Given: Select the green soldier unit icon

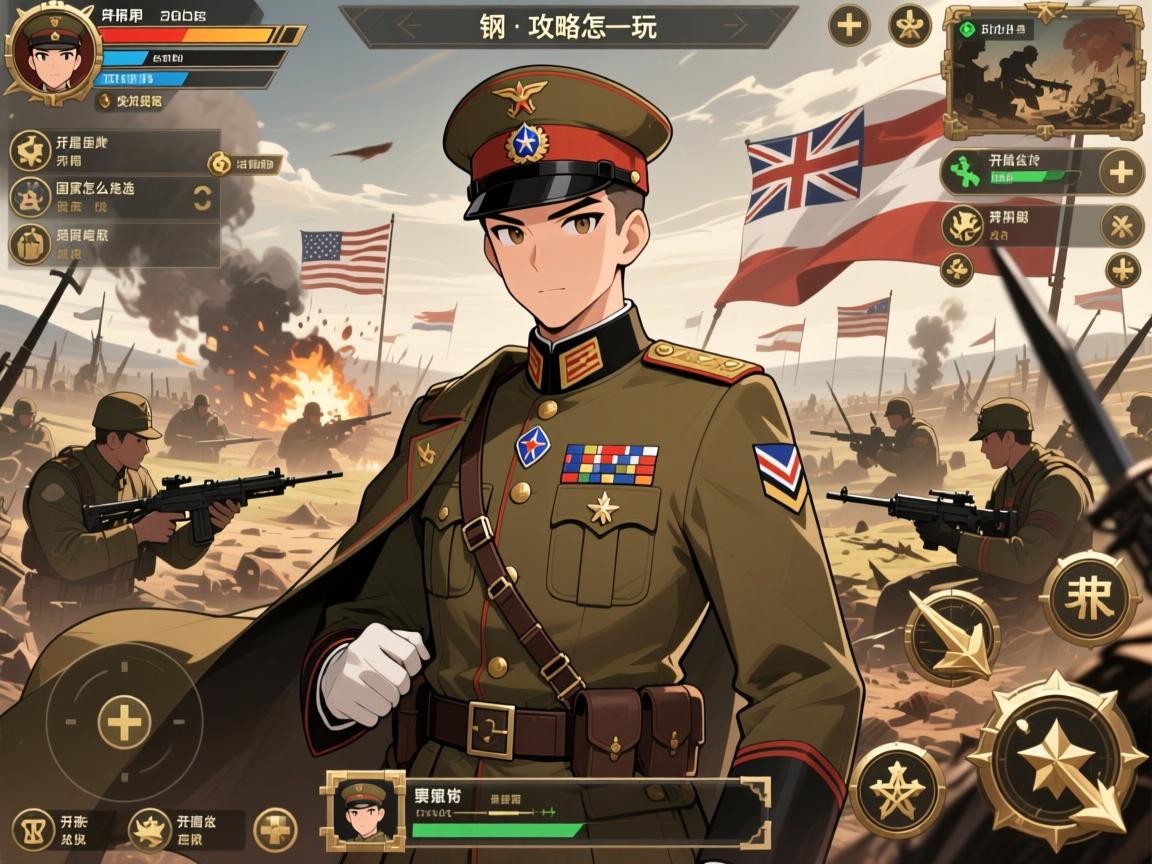Looking at the screenshot, I should tap(962, 171).
